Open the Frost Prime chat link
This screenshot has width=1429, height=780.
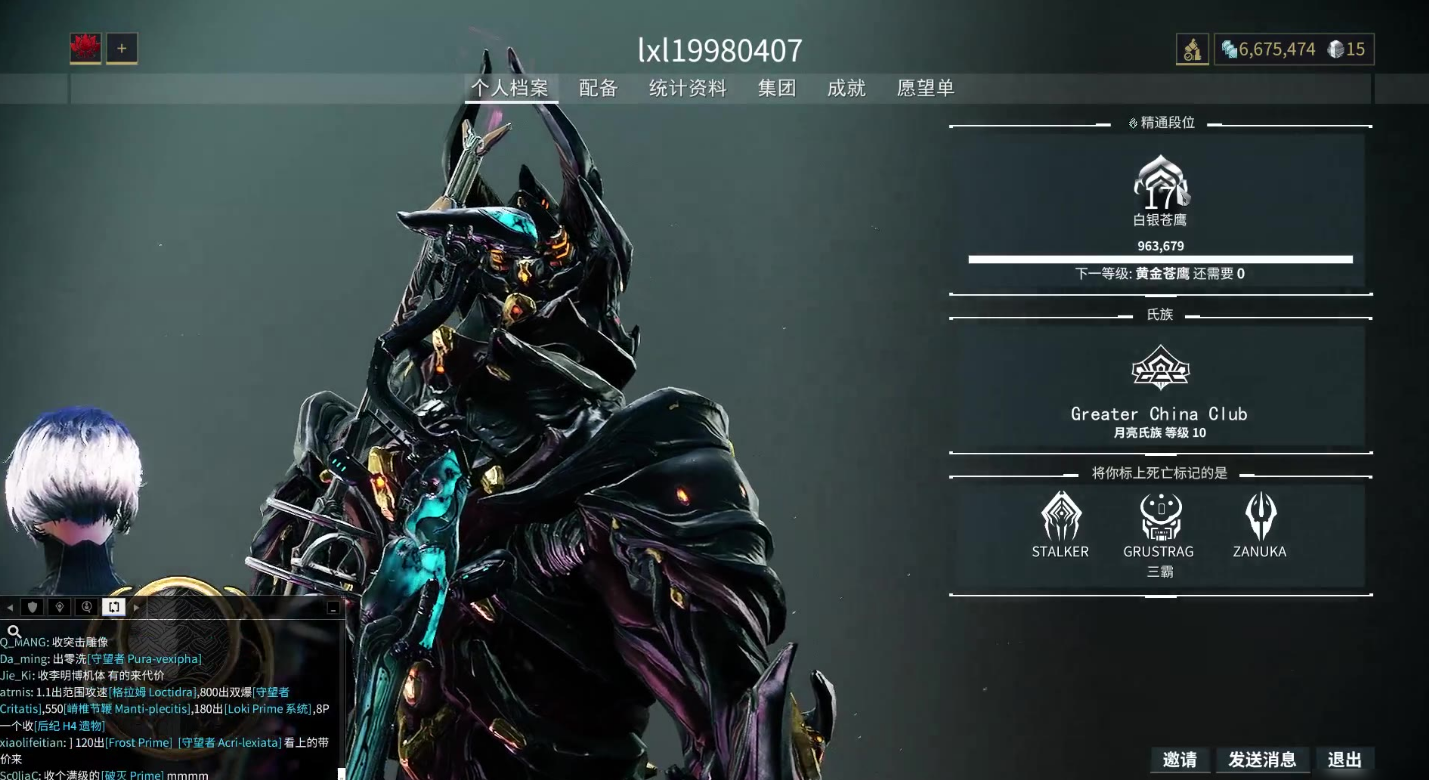(138, 743)
